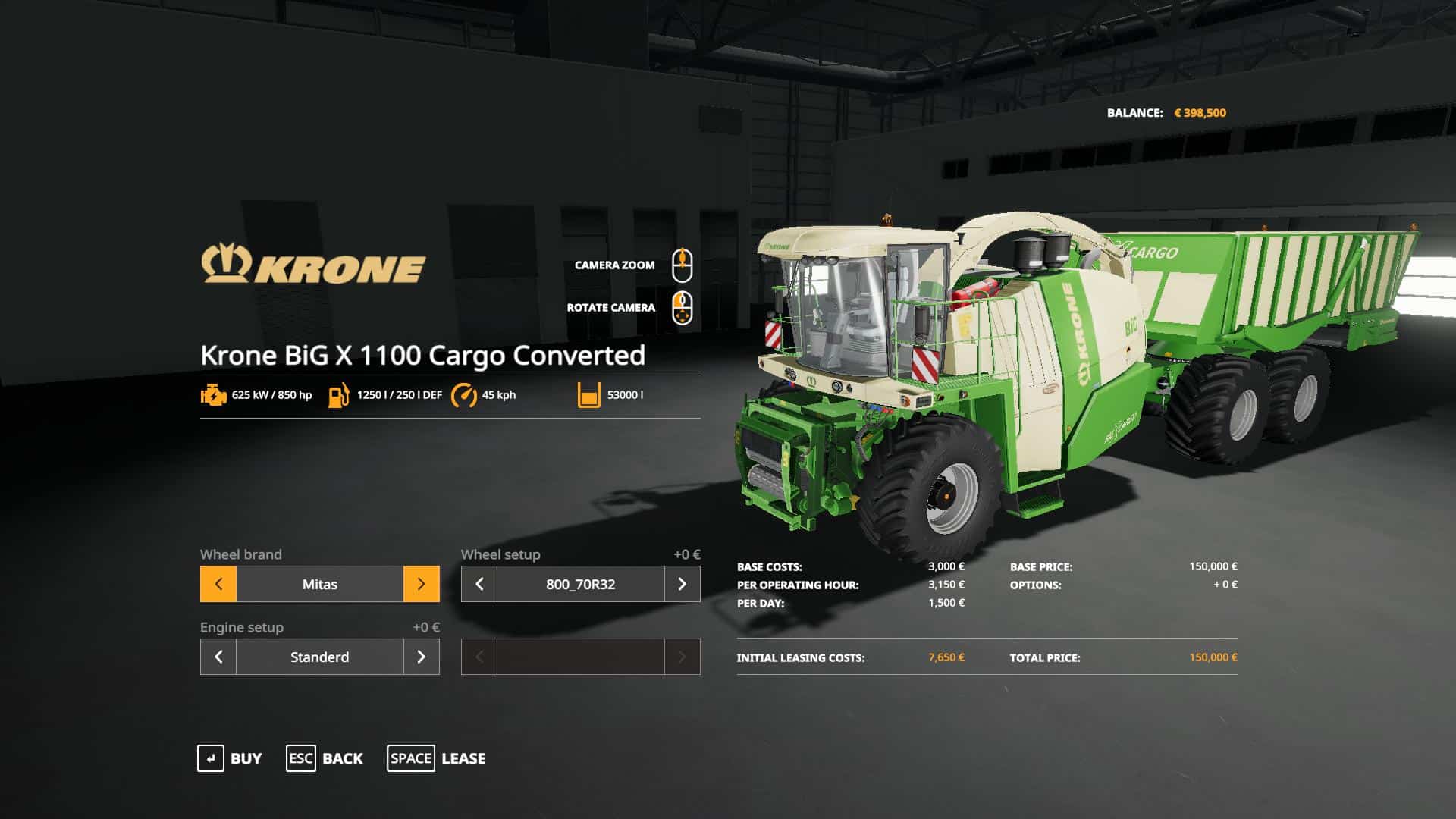Click the Standerd engine setup field
This screenshot has height=819, width=1456.
[x=319, y=657]
